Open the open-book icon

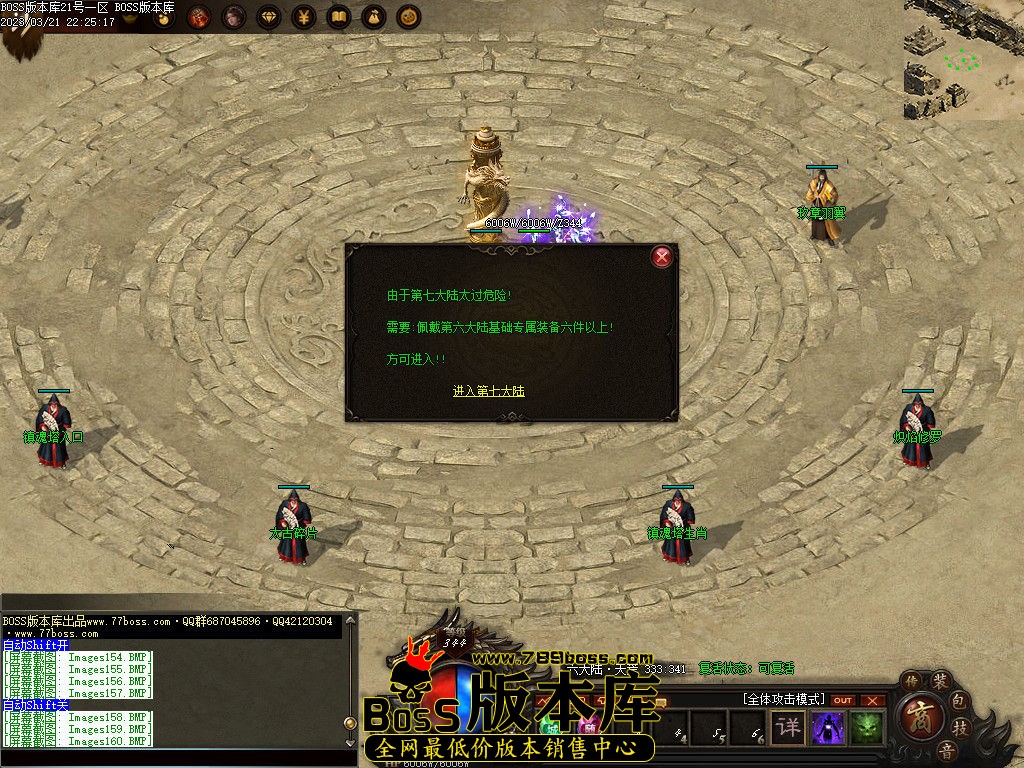coord(338,17)
